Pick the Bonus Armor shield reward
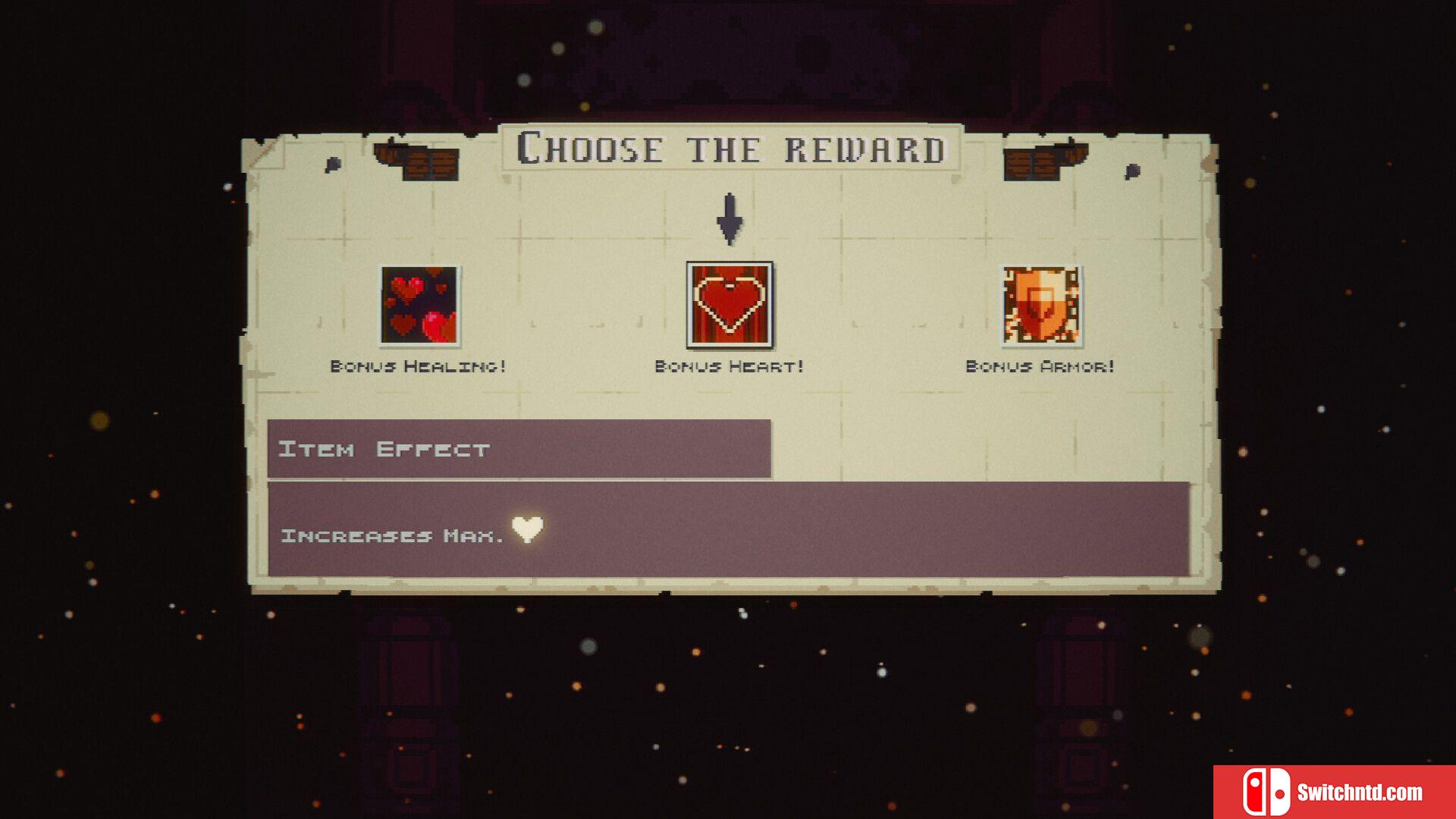The width and height of the screenshot is (1456, 819). [x=1041, y=306]
